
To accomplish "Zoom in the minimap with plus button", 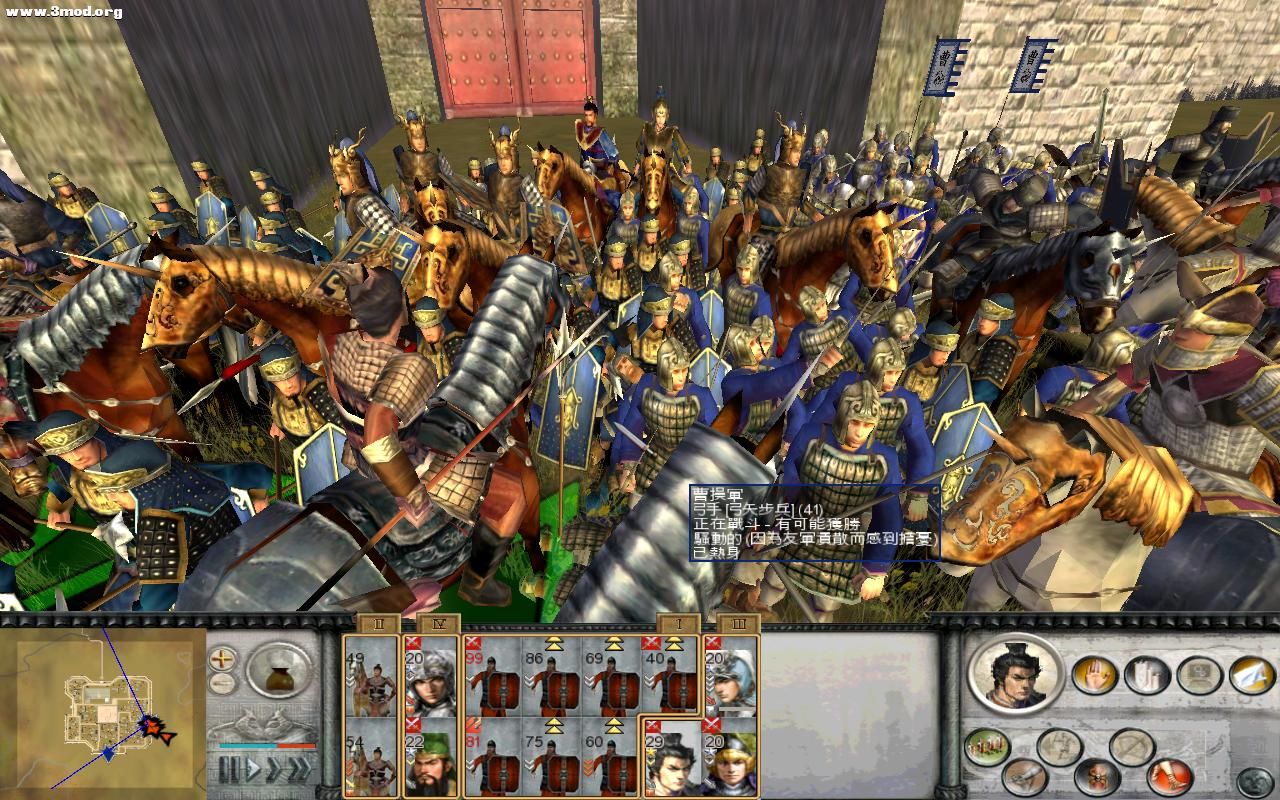I will point(222,659).
